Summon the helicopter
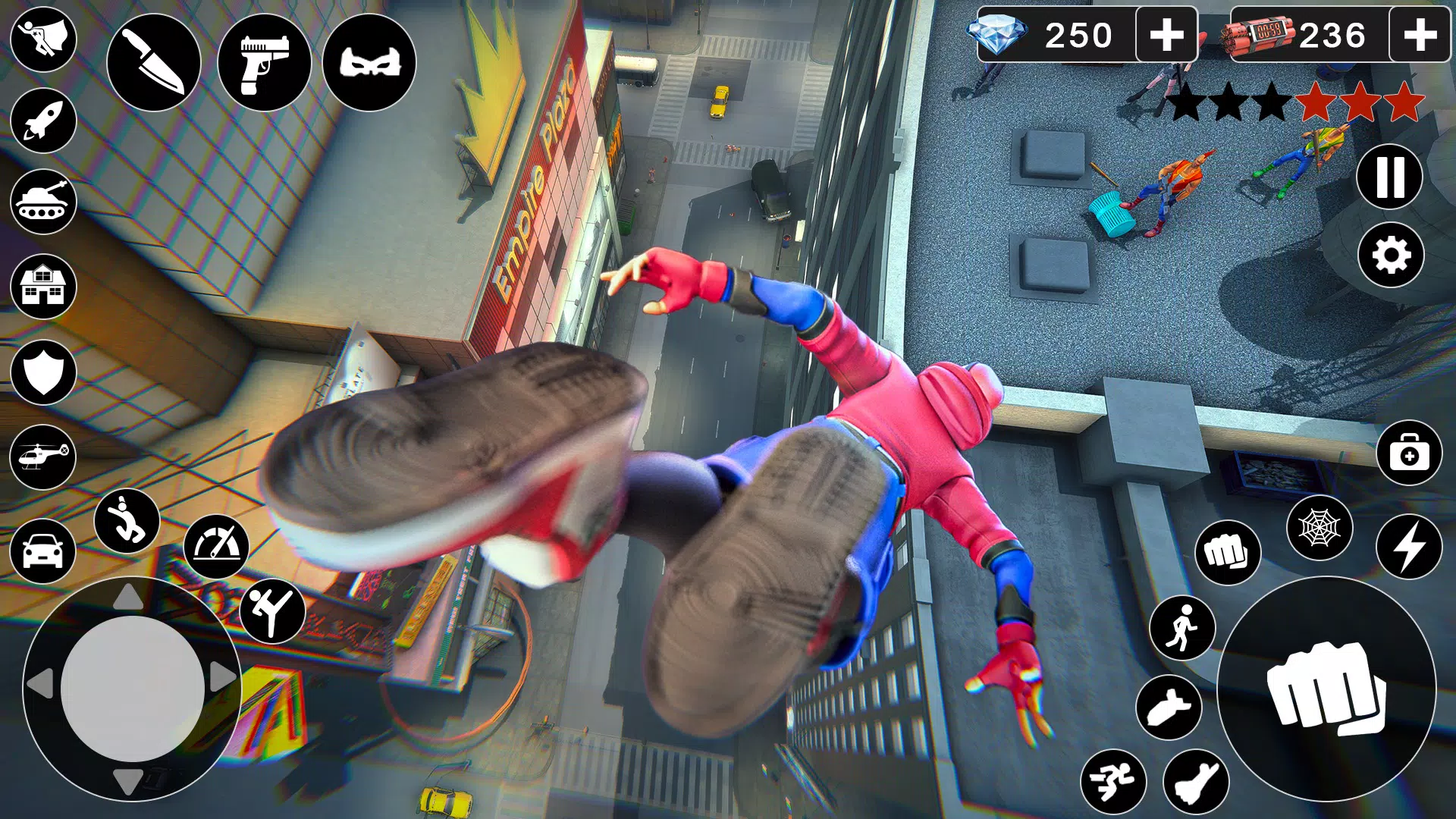1456x819 pixels. coord(43,447)
